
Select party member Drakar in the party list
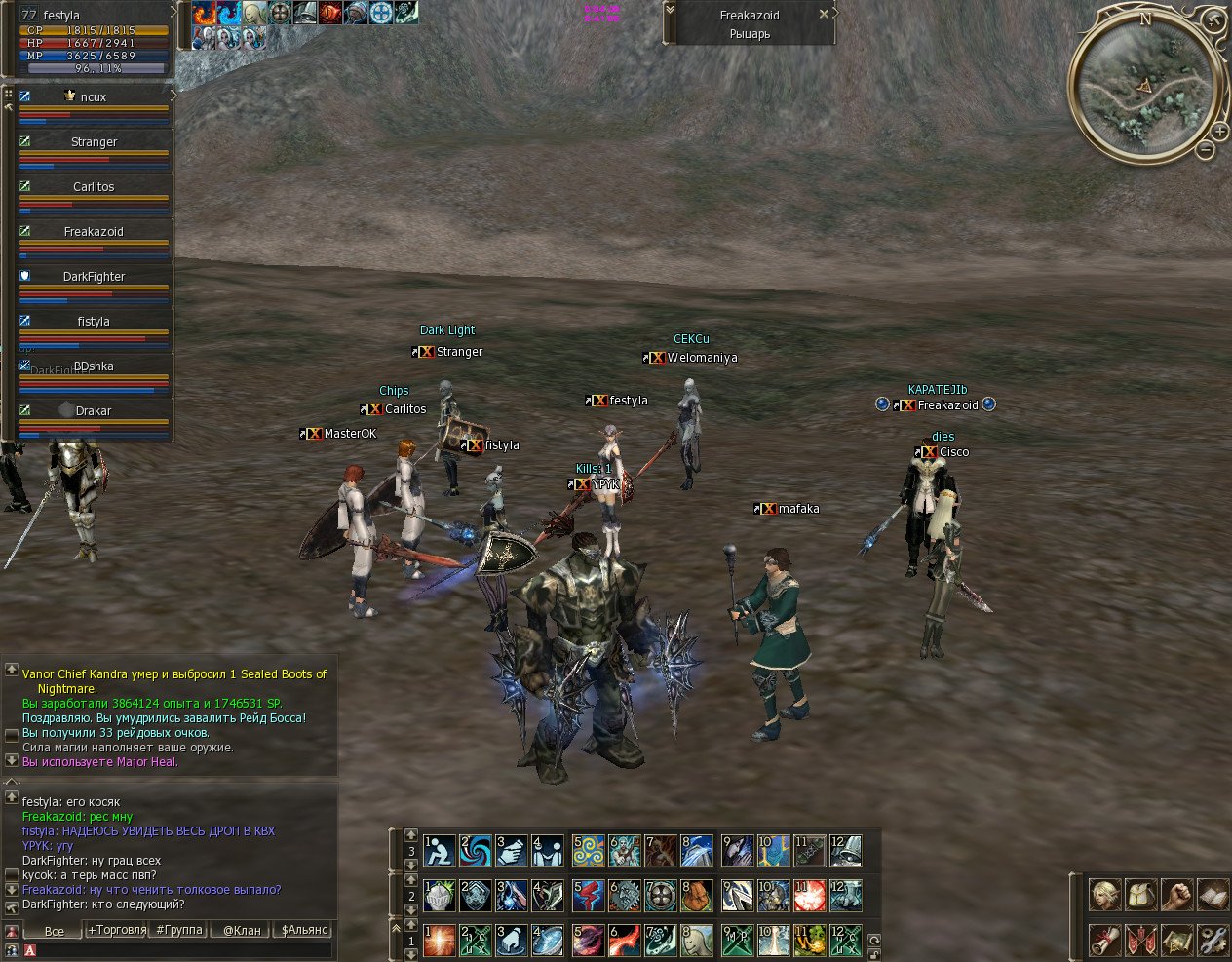click(x=94, y=411)
